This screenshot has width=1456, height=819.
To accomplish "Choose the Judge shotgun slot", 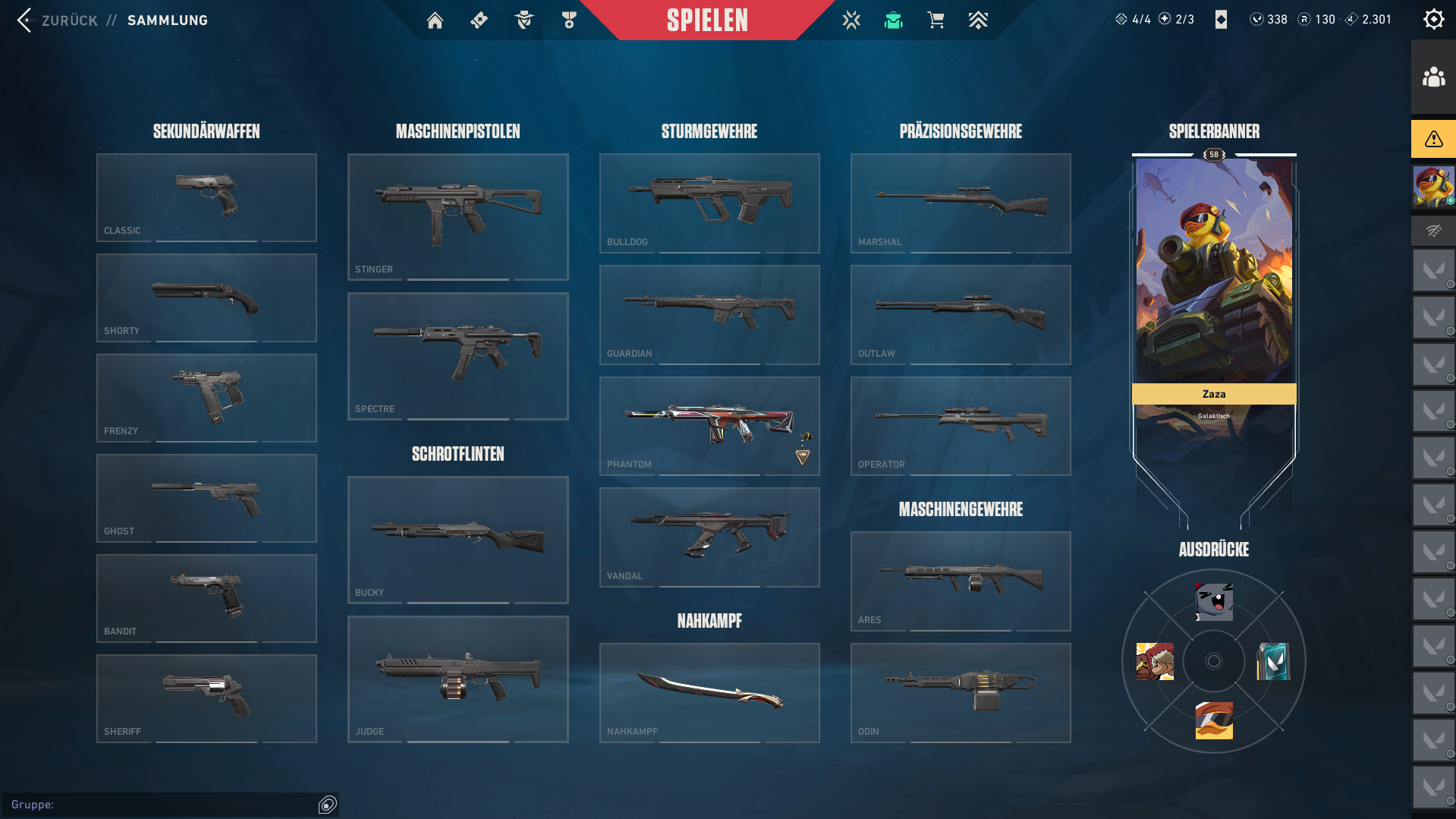I will [458, 679].
